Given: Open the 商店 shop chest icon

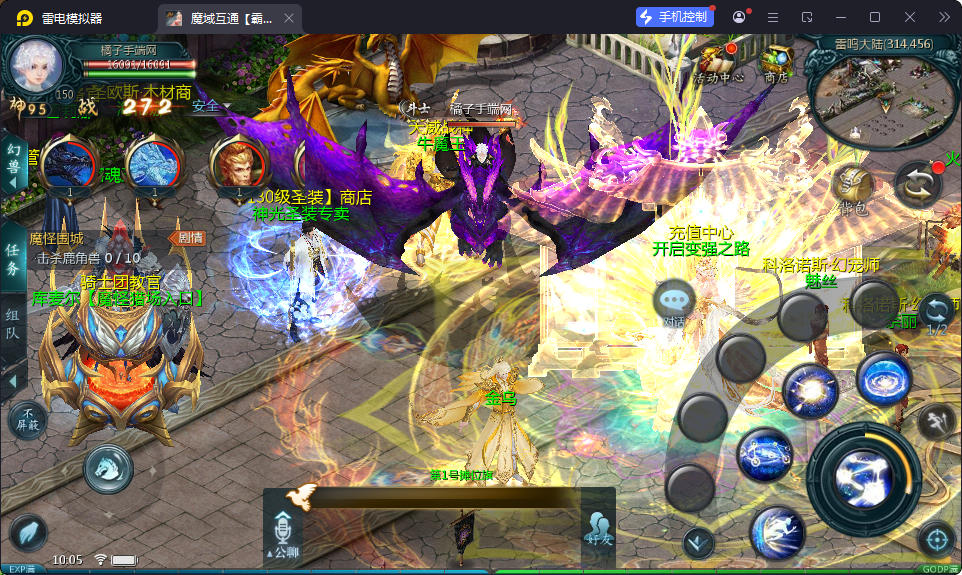Looking at the screenshot, I should point(775,60).
